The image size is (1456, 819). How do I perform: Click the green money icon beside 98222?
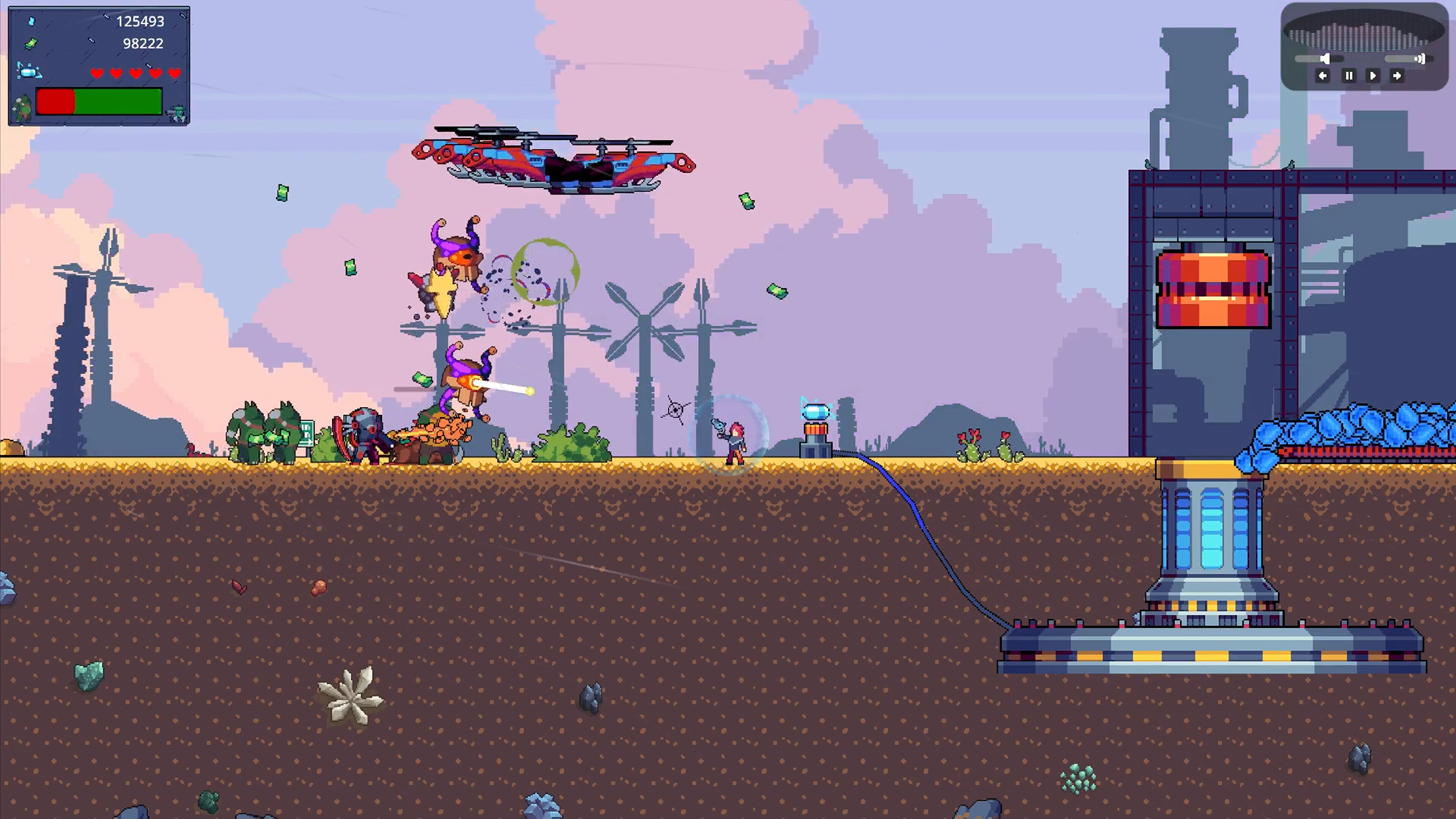point(31,44)
